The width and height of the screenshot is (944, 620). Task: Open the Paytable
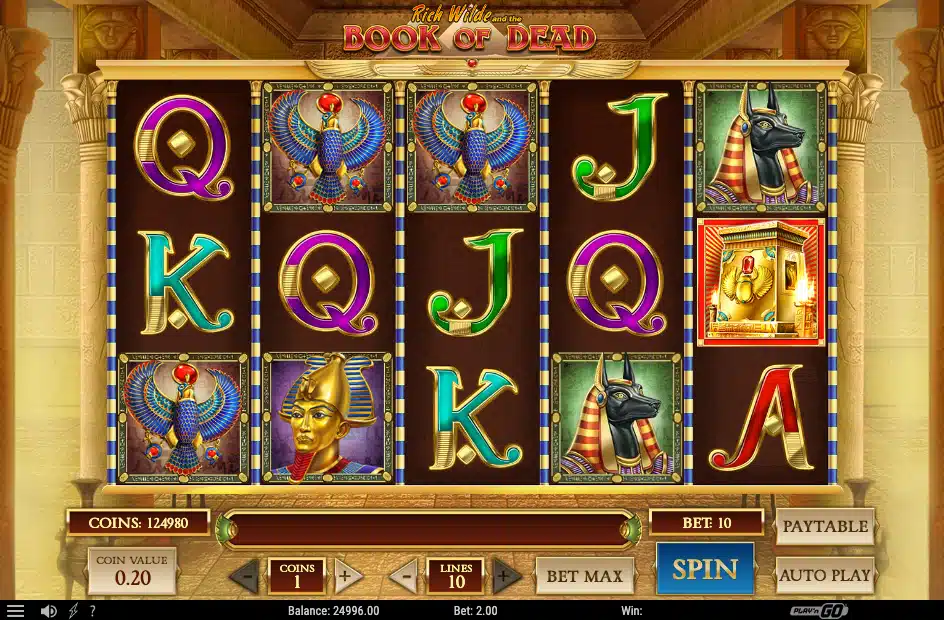(825, 526)
